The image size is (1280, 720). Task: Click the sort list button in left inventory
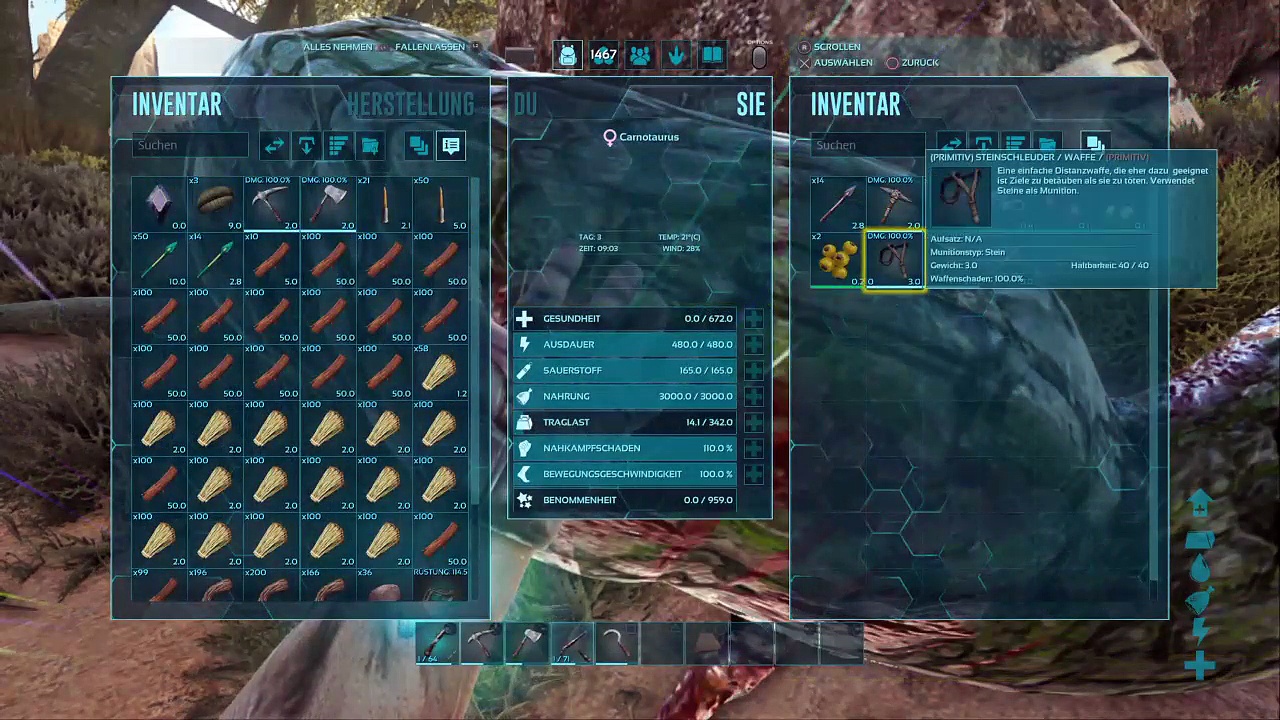(338, 146)
